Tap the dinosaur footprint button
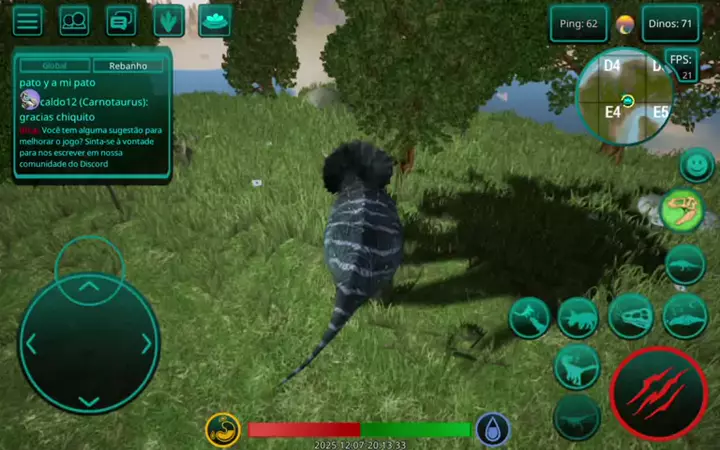Image resolution: width=720 pixels, height=450 pixels. point(169,20)
